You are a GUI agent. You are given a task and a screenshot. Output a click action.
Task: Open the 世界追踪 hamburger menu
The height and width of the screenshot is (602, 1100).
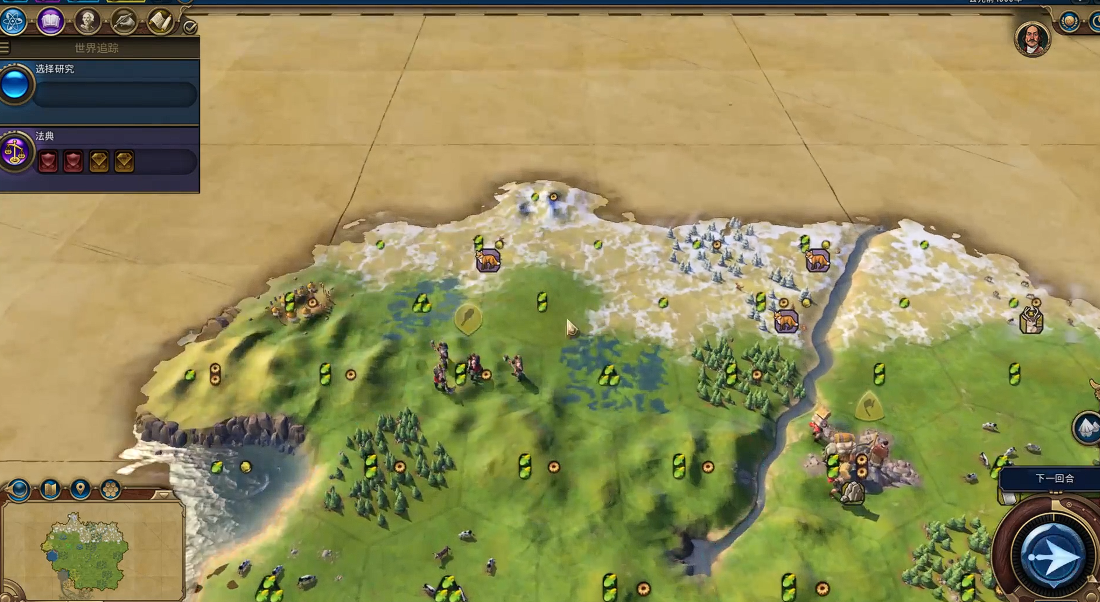(x=5, y=48)
